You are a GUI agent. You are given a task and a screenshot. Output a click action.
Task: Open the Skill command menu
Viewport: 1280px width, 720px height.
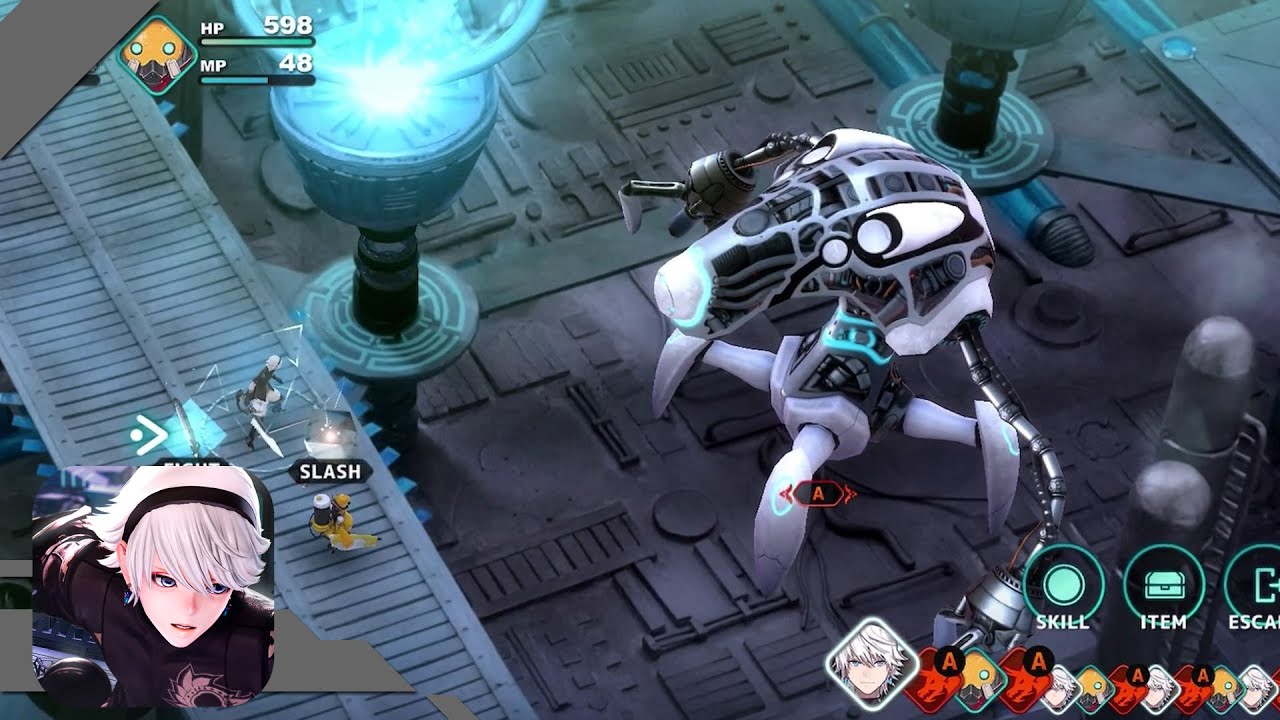pos(1062,585)
